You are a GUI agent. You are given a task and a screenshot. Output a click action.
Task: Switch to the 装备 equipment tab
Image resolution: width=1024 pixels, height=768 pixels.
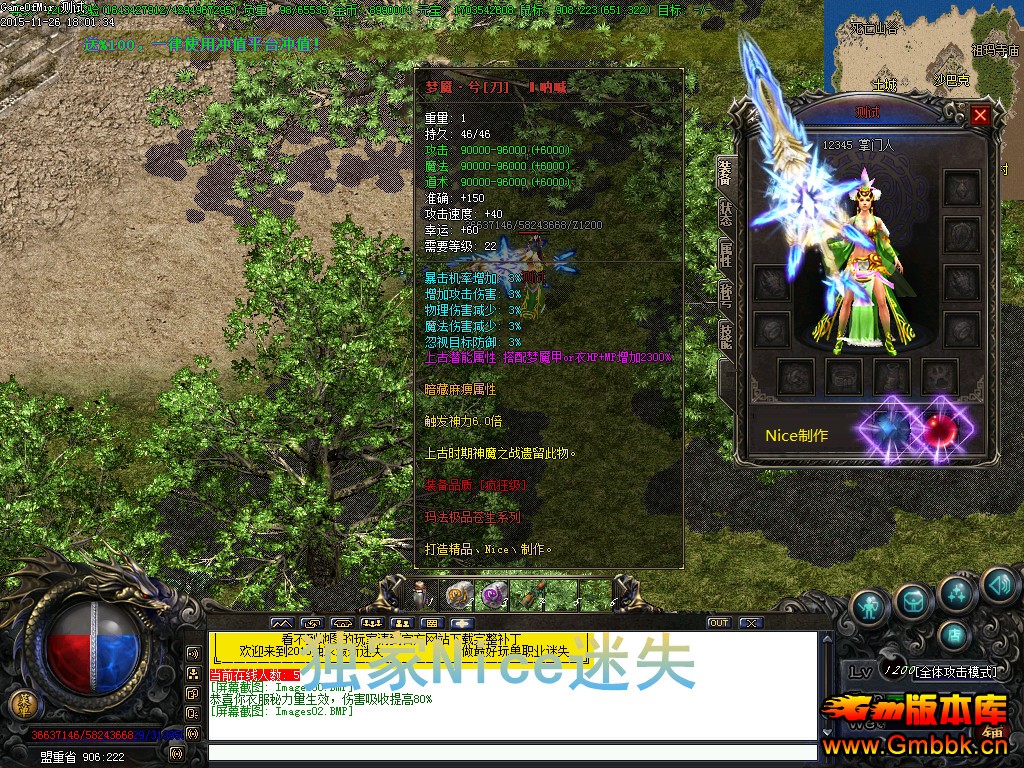725,171
